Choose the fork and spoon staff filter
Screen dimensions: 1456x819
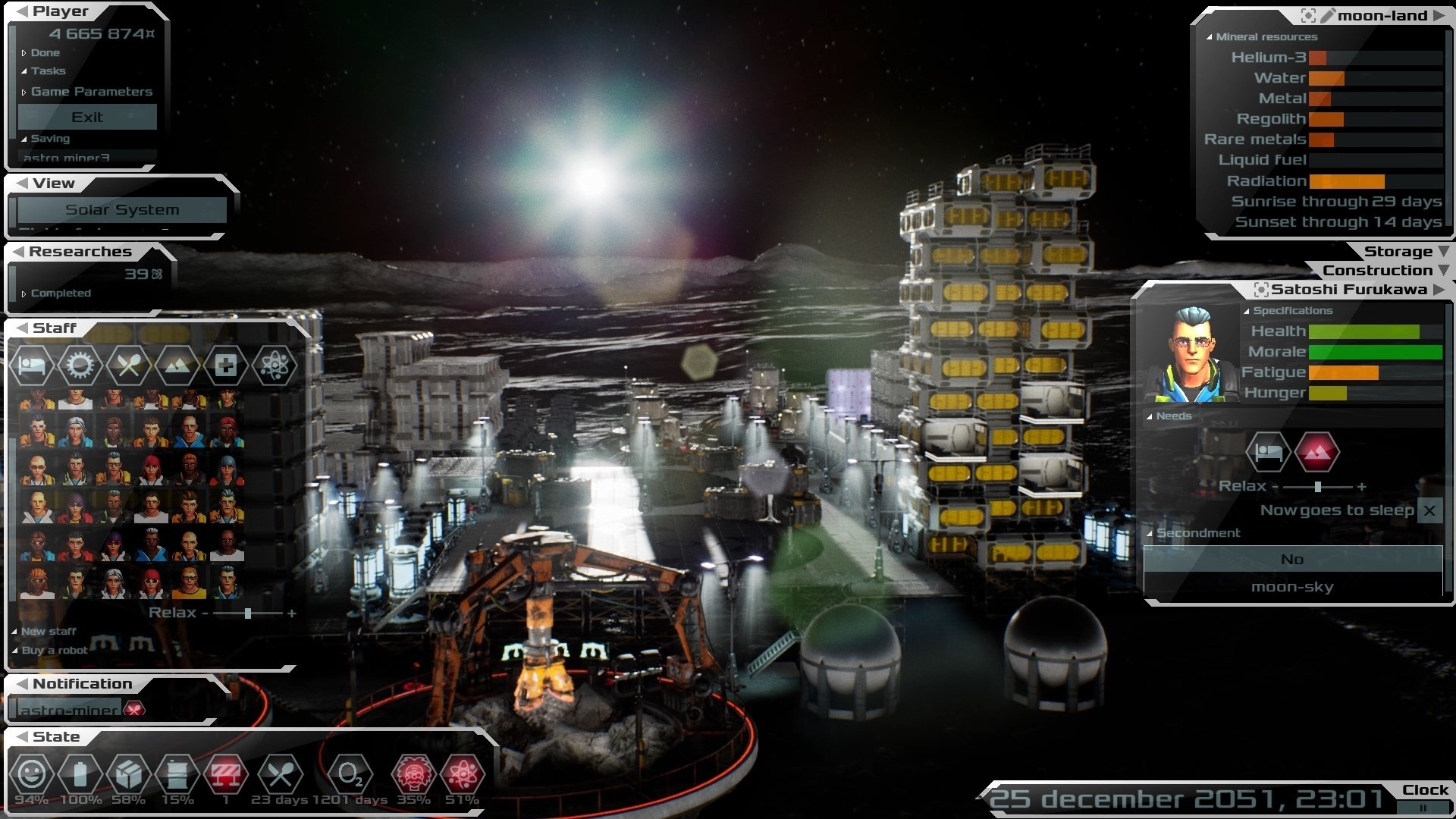click(x=128, y=366)
